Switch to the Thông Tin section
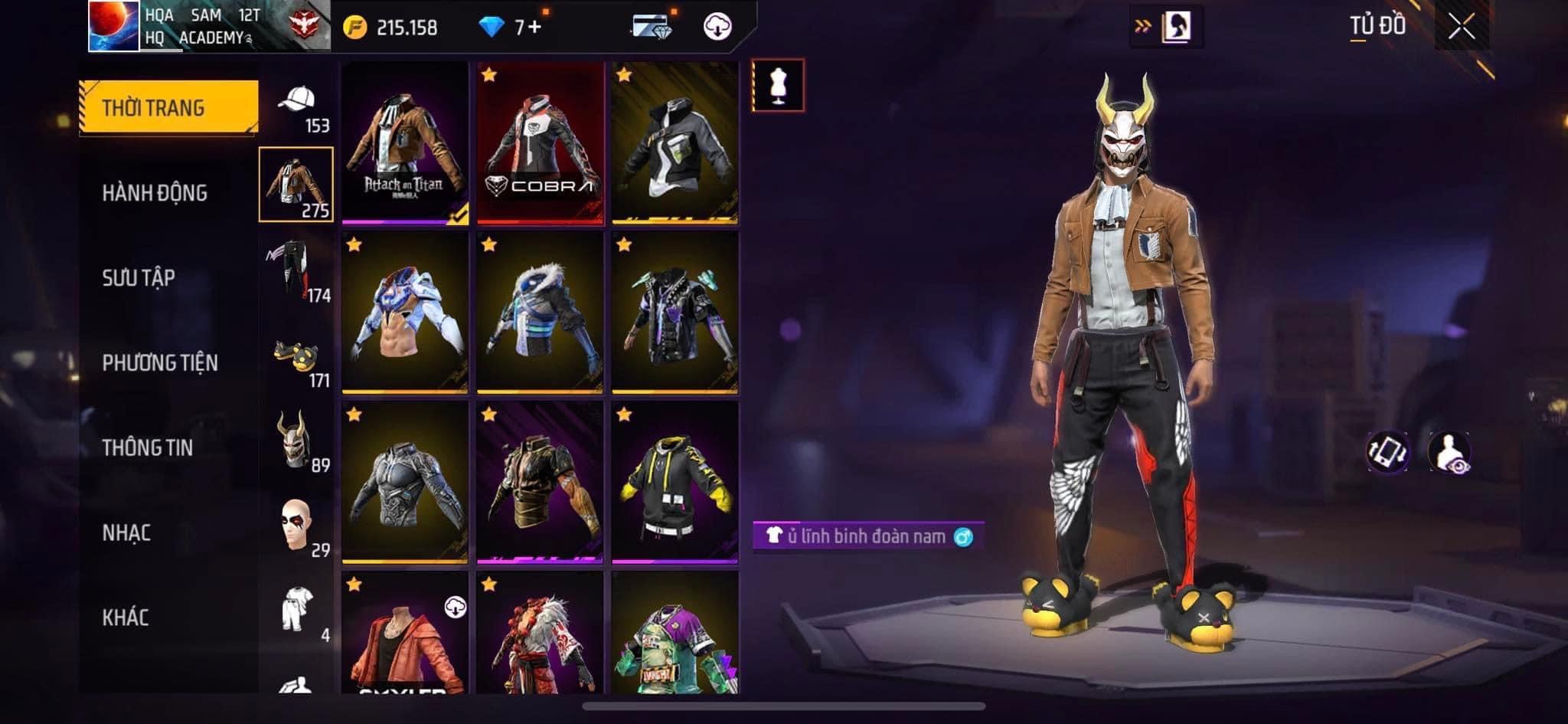 [x=148, y=447]
